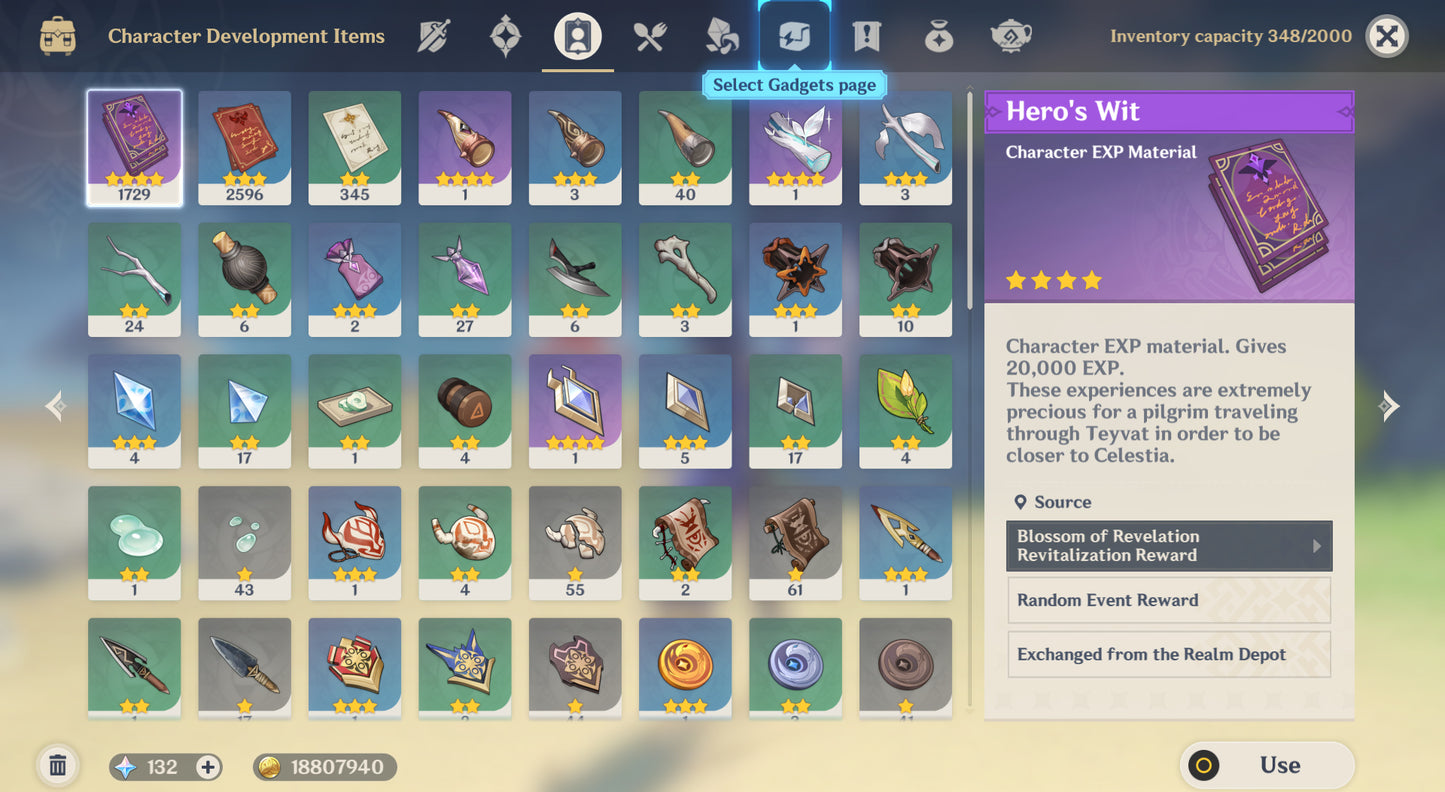
Task: Click the trash can delete button
Action: click(x=58, y=766)
